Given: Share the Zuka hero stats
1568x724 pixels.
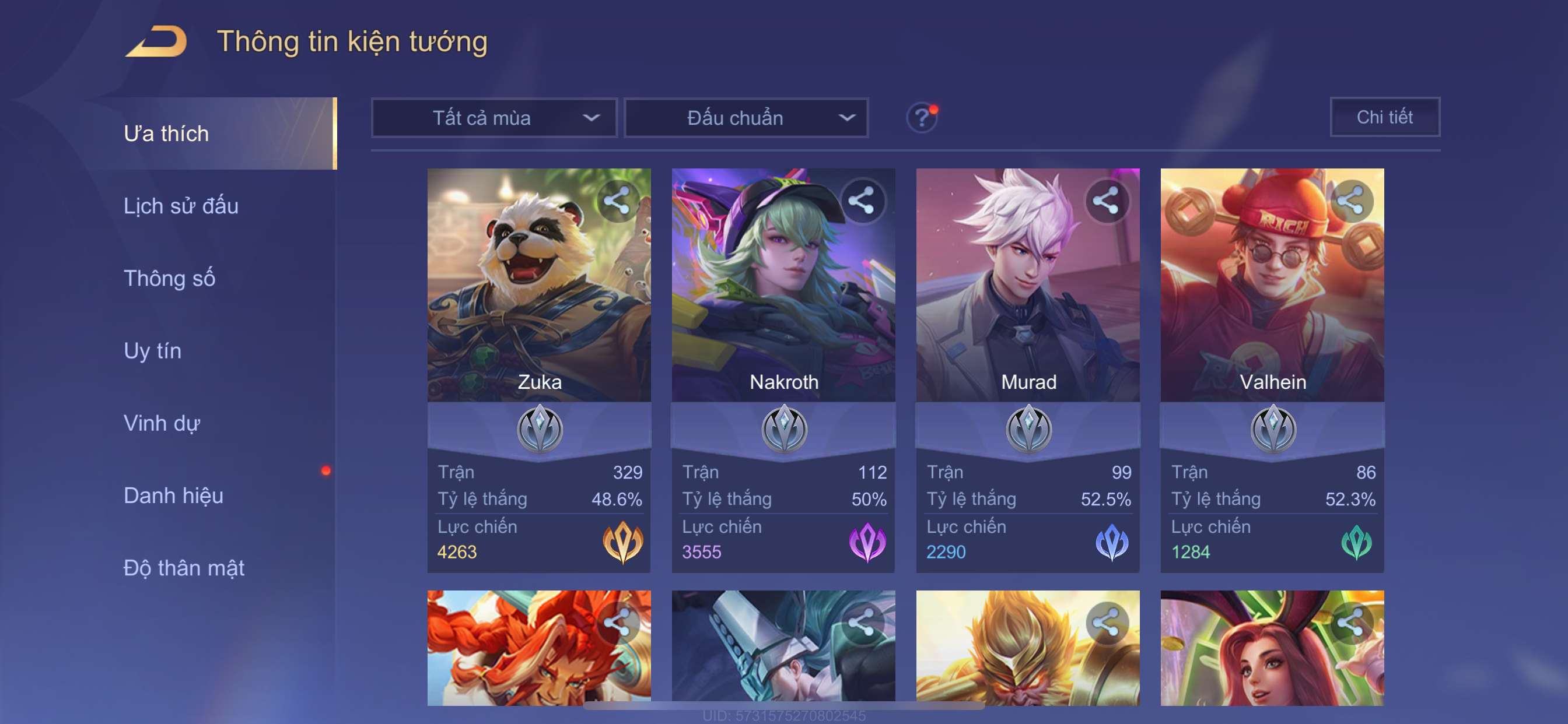Looking at the screenshot, I should [x=617, y=201].
